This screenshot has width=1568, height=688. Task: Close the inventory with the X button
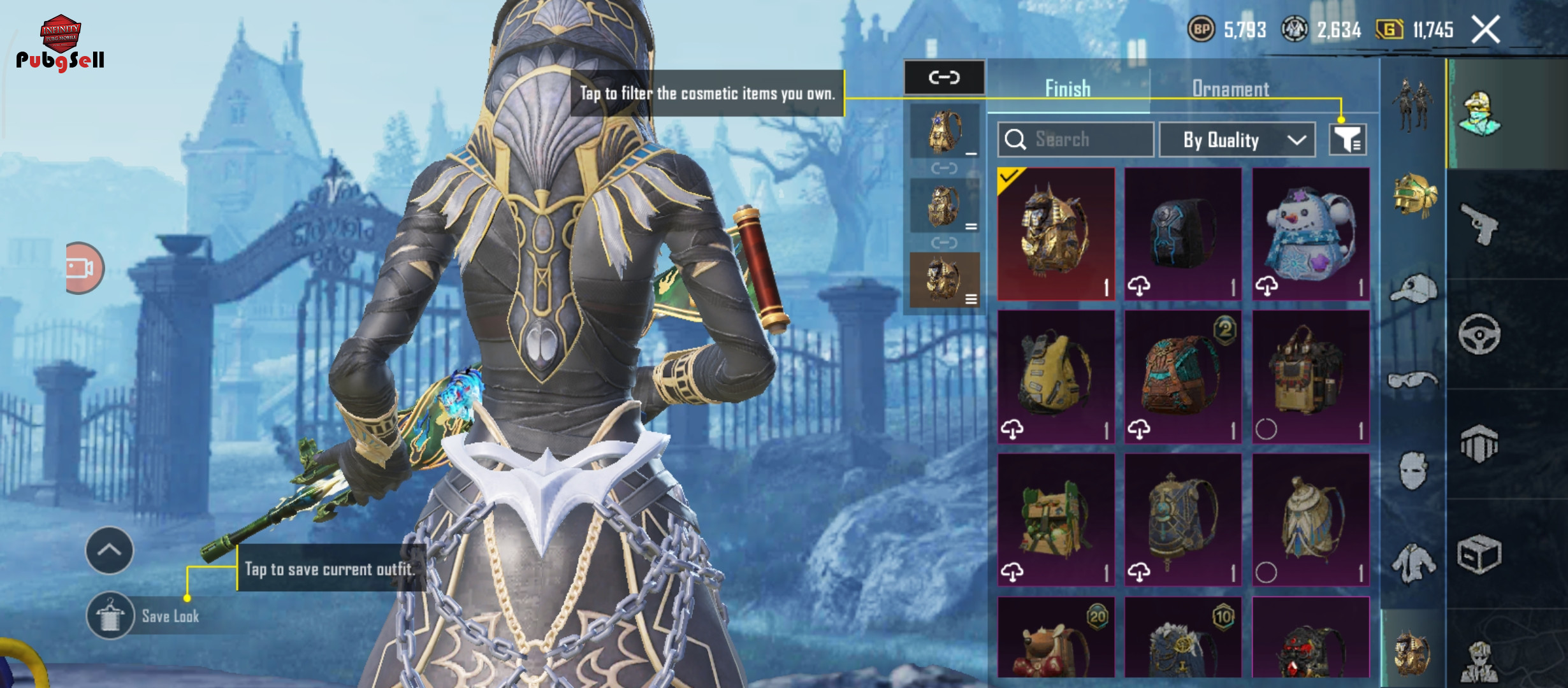pyautogui.click(x=1486, y=29)
